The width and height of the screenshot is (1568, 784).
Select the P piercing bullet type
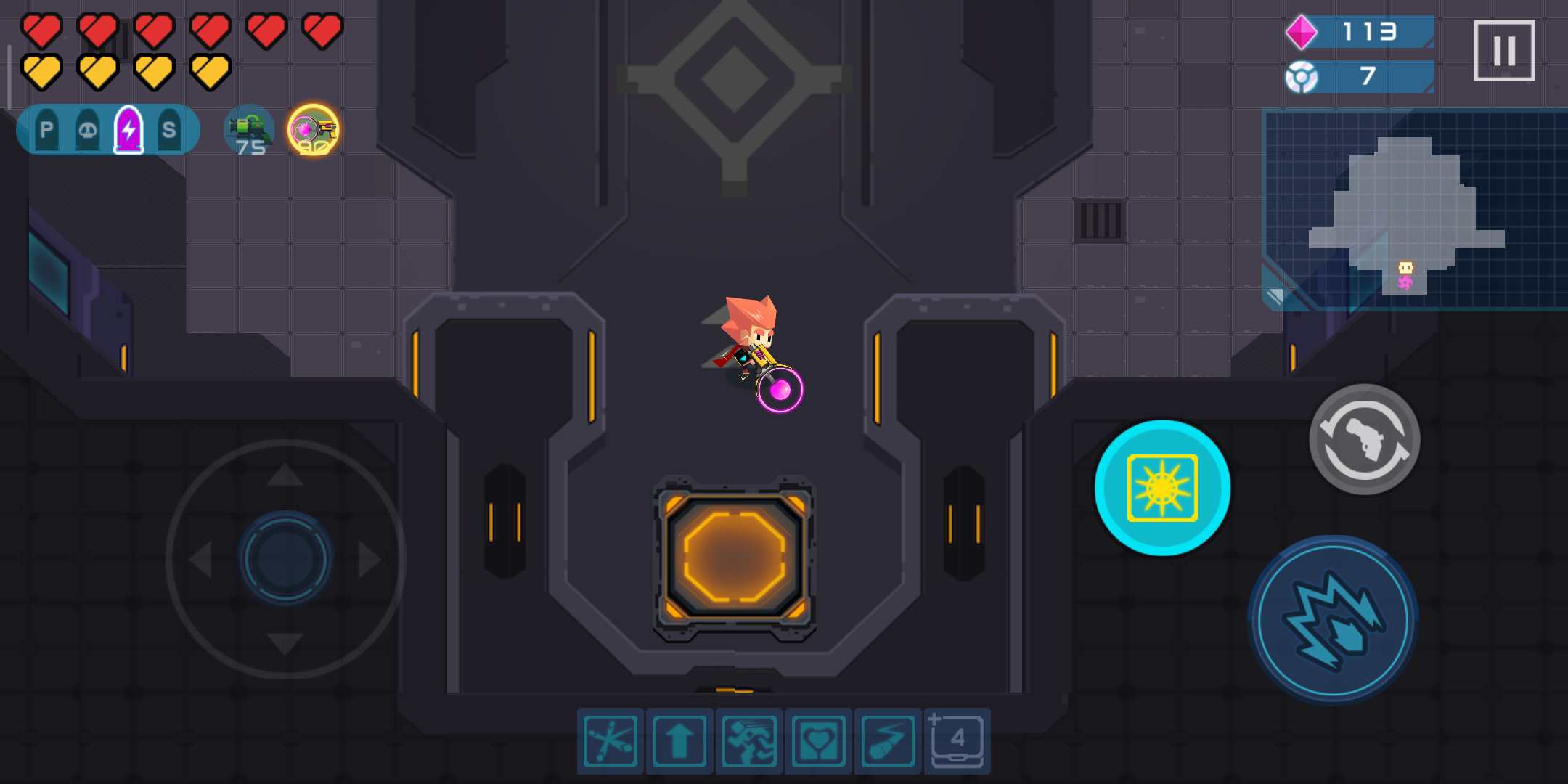point(46,128)
